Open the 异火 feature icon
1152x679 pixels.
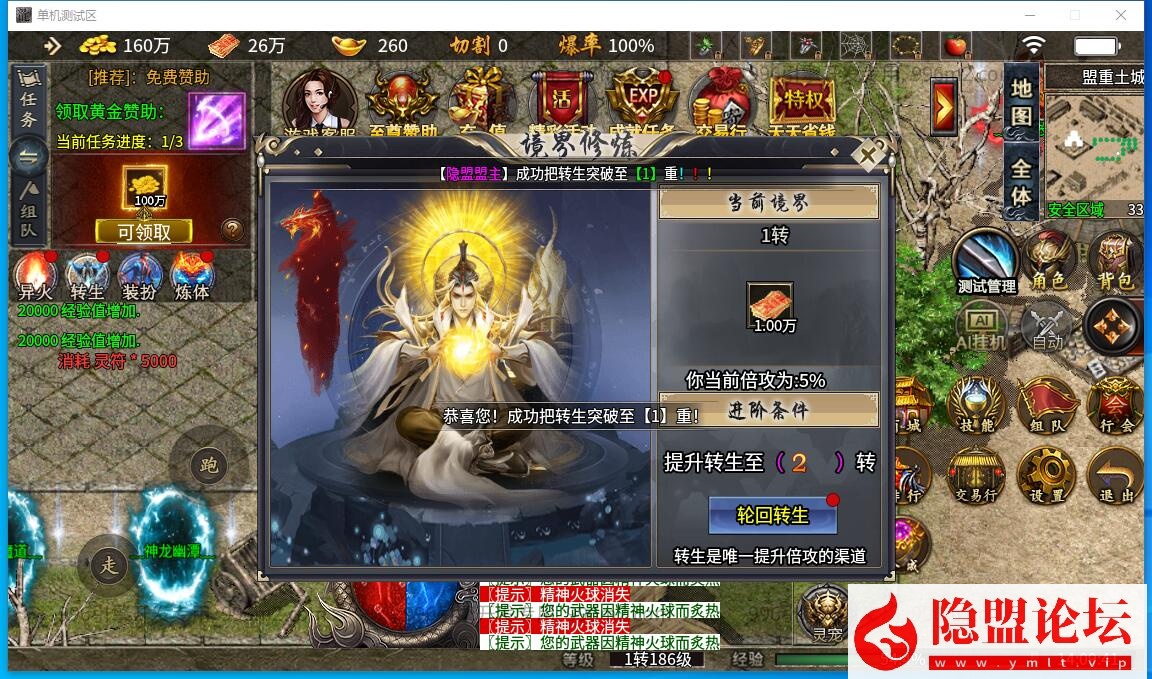tap(35, 275)
